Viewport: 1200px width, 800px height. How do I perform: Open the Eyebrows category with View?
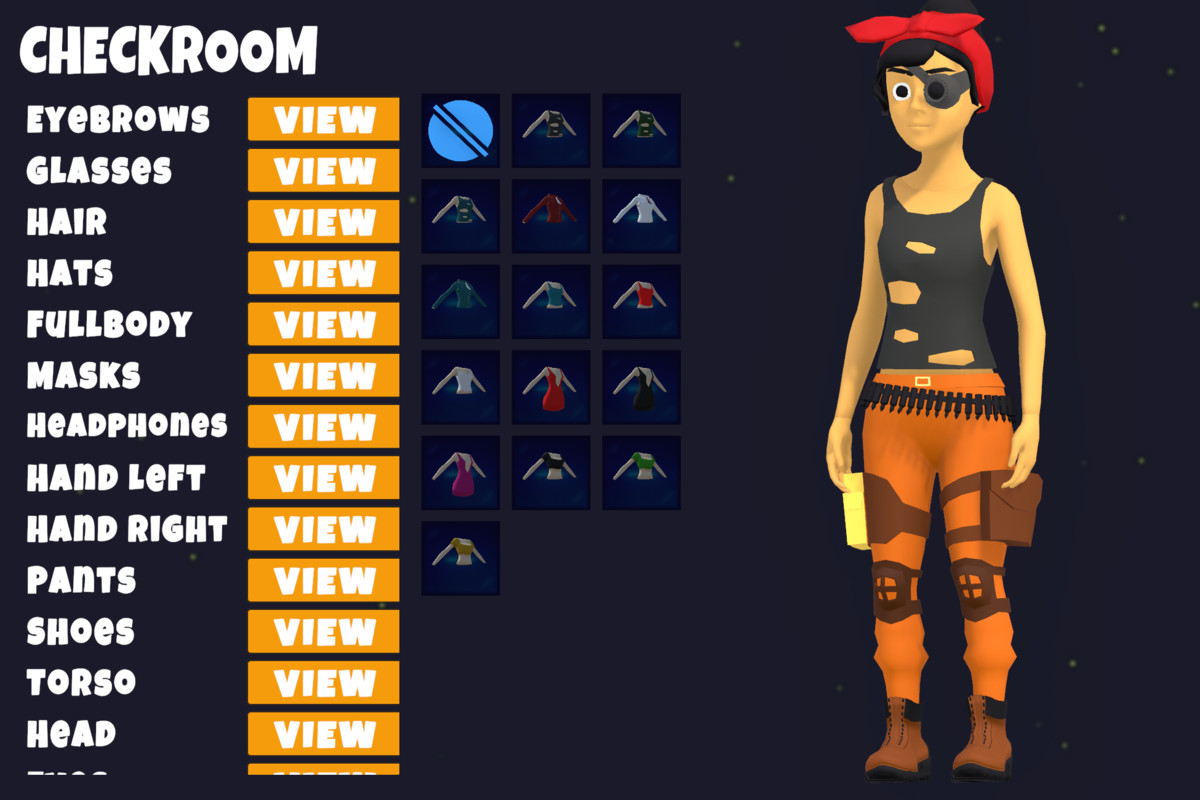click(323, 120)
